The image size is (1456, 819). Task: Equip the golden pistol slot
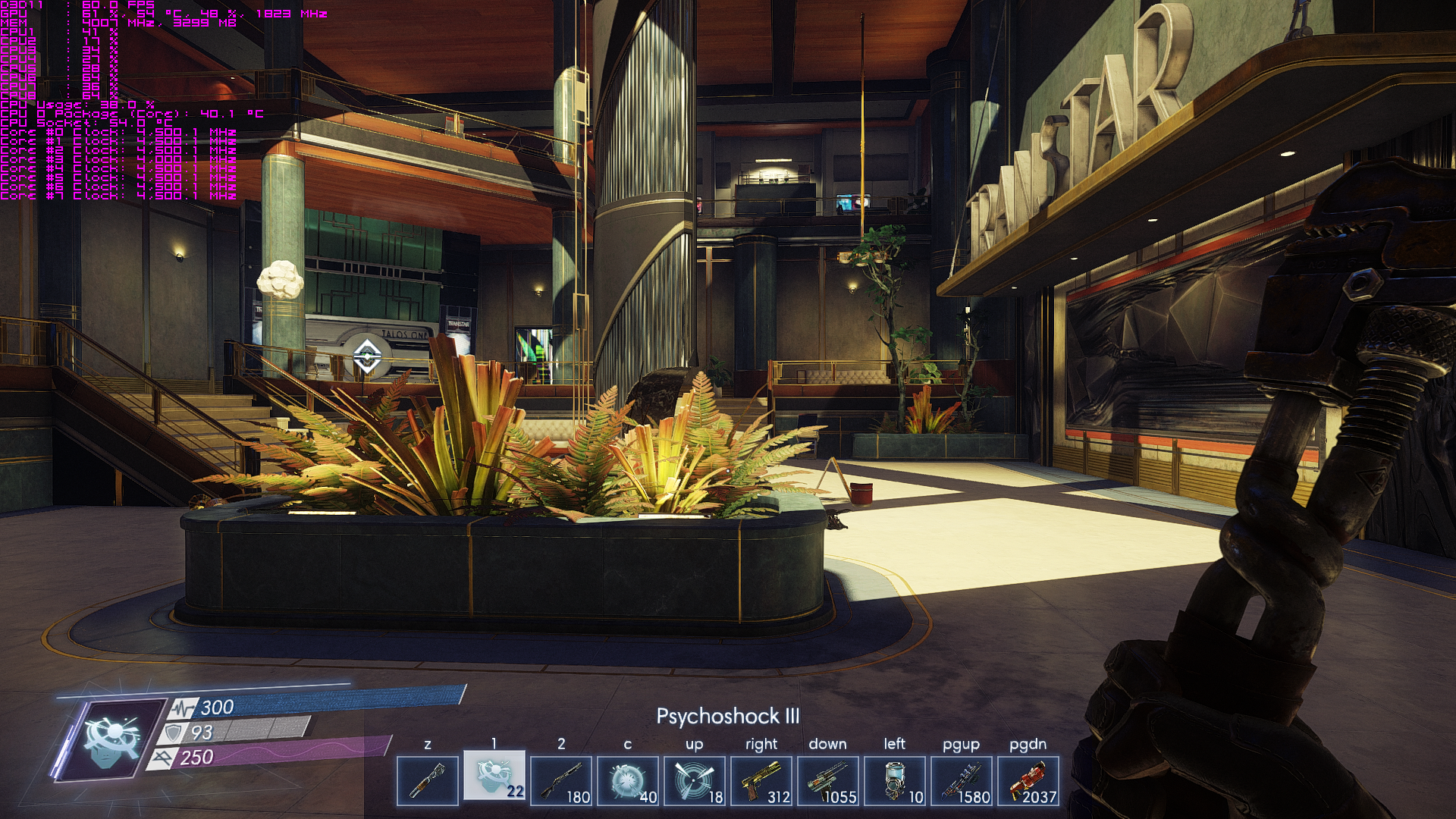(761, 780)
